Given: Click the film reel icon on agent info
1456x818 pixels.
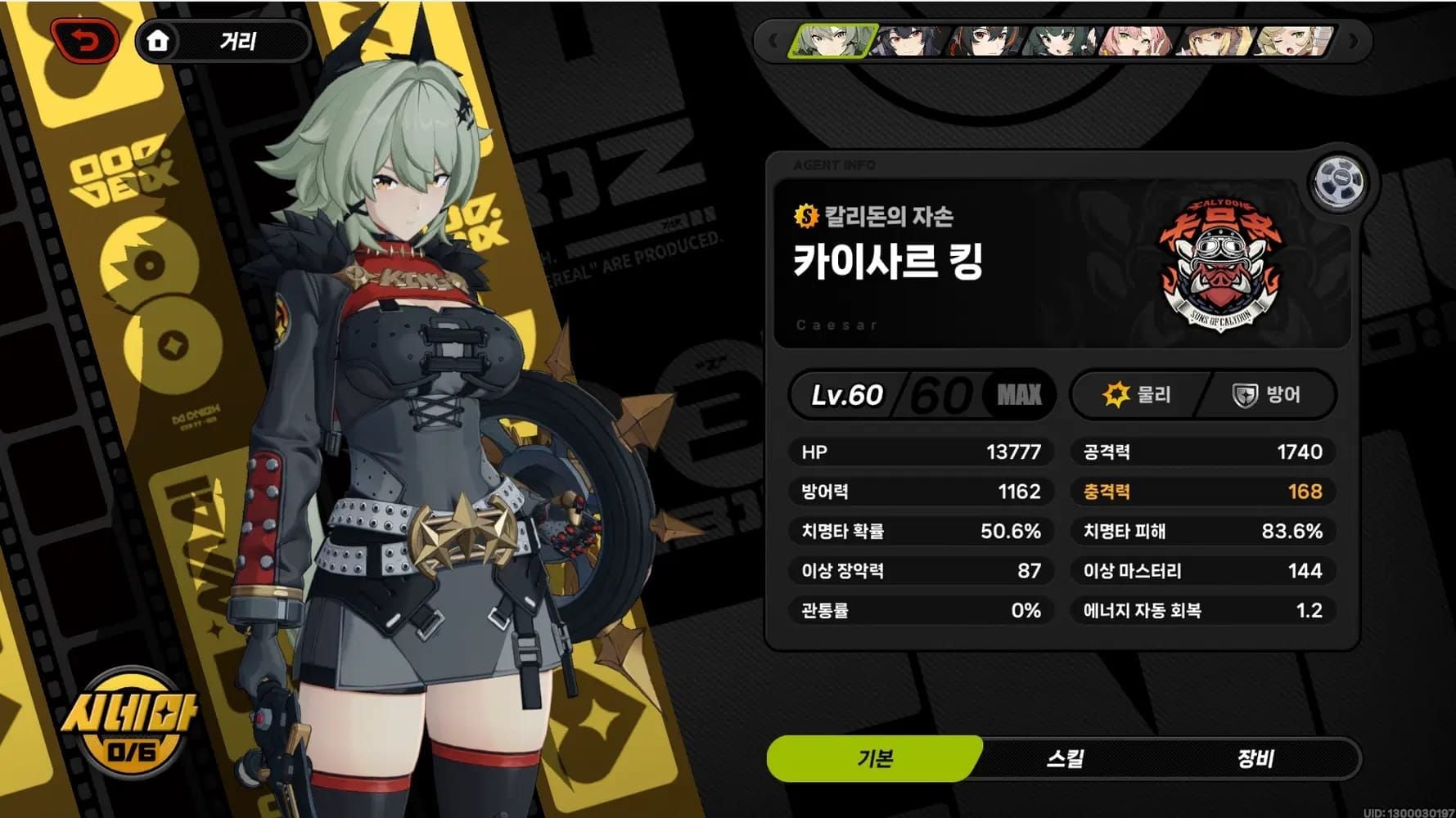Looking at the screenshot, I should 1338,182.
